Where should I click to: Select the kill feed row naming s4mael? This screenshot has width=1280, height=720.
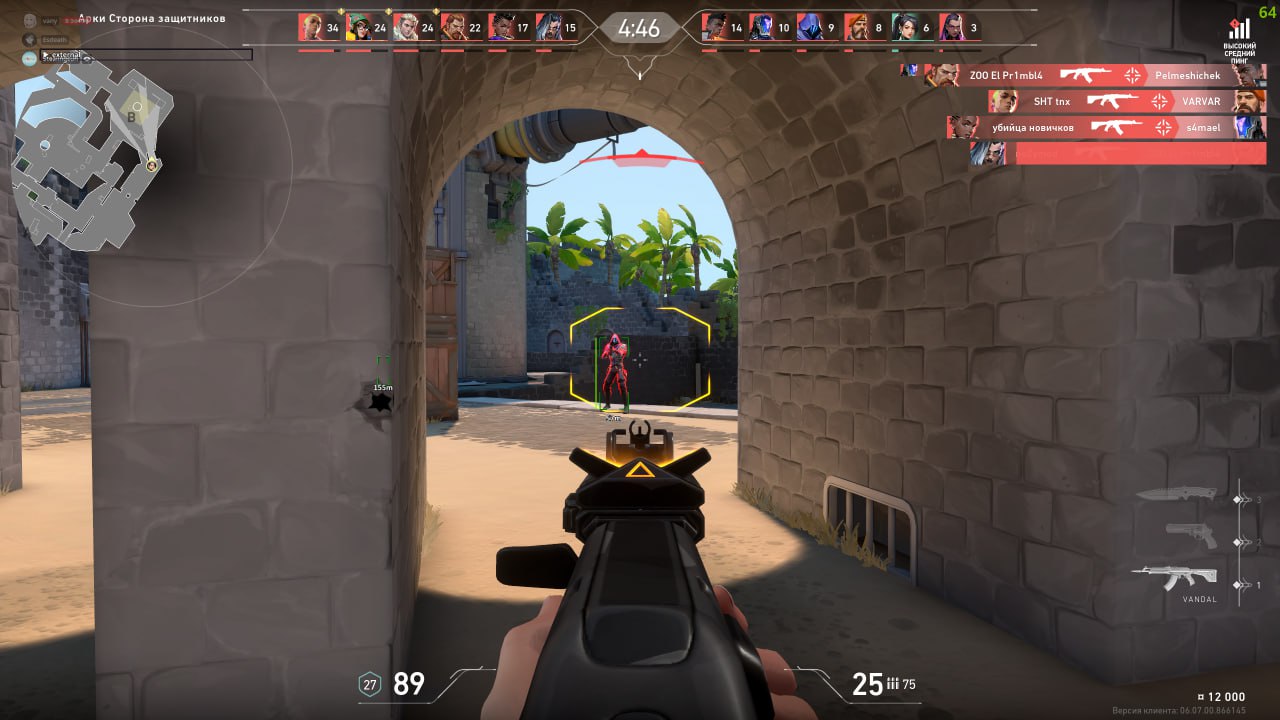click(1106, 127)
